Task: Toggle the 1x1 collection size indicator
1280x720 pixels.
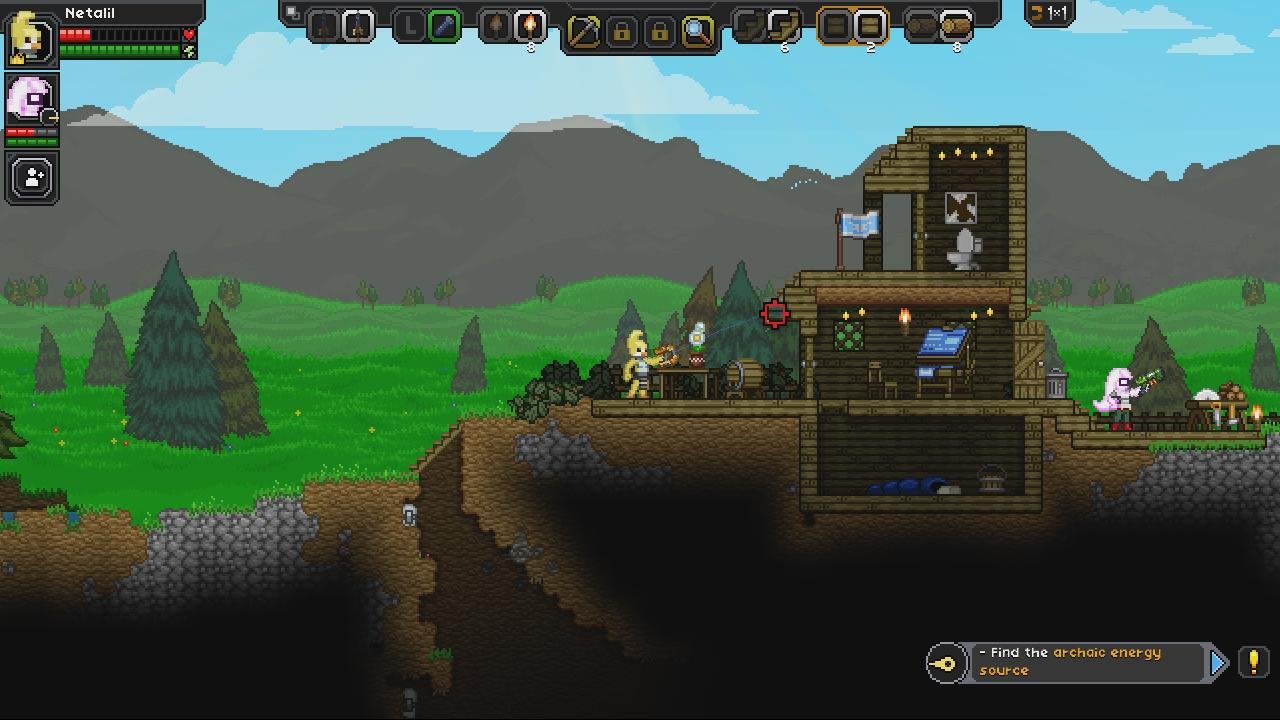Action: pyautogui.click(x=1050, y=13)
